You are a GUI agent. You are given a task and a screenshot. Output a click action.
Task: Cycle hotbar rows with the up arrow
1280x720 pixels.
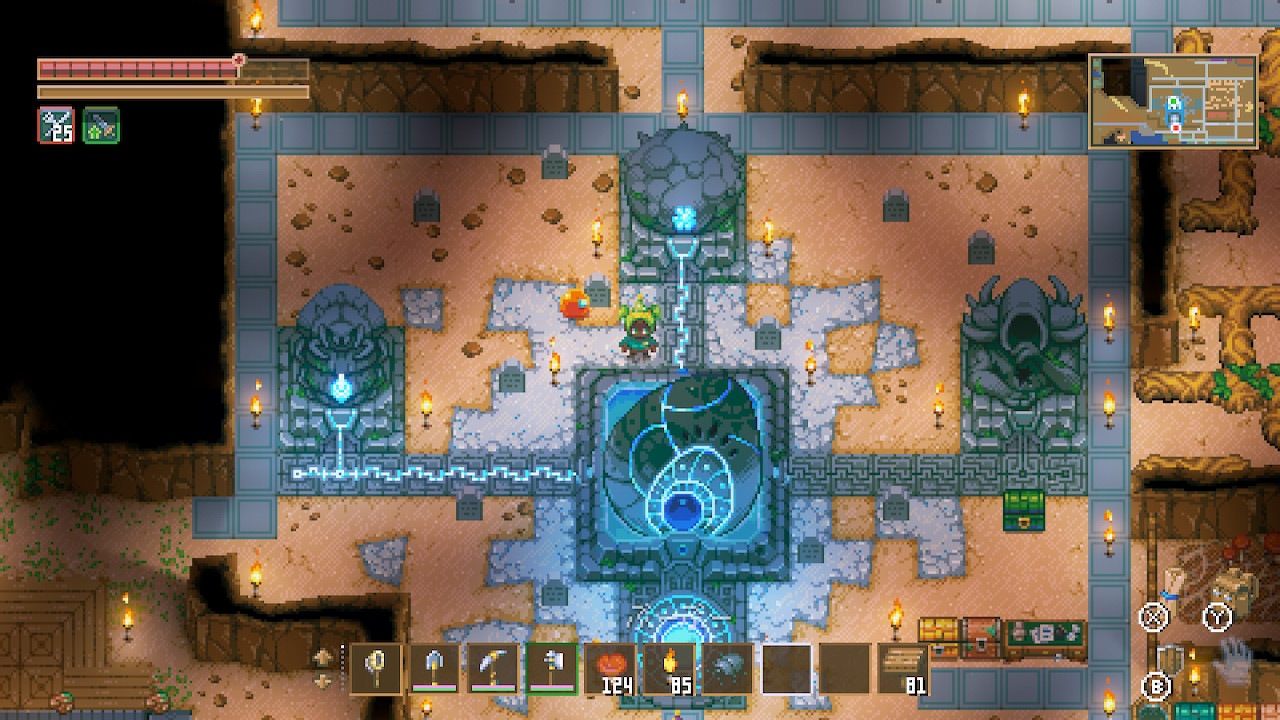pos(324,658)
